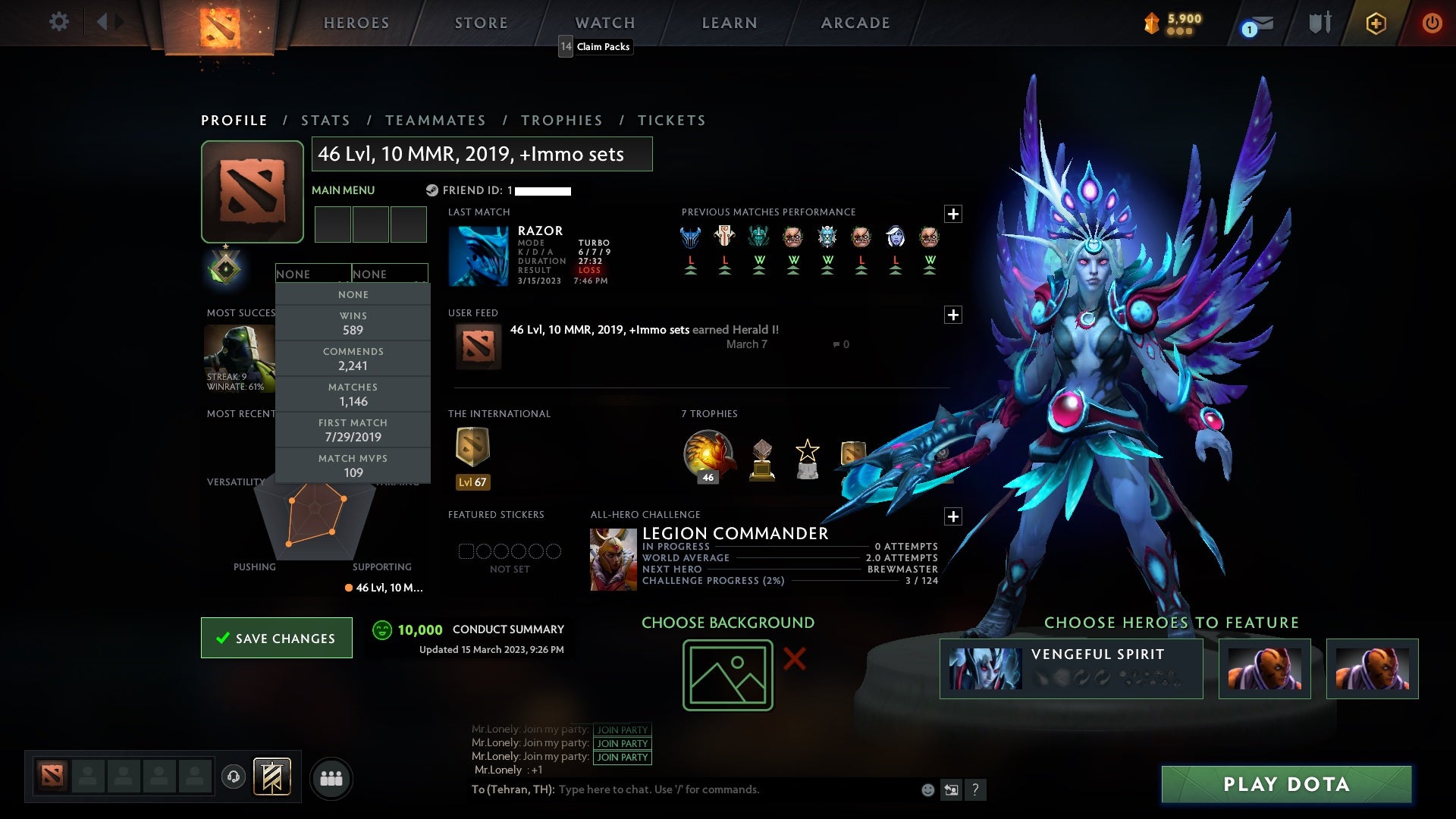Open the settings gear menu
The width and height of the screenshot is (1456, 819).
click(59, 22)
